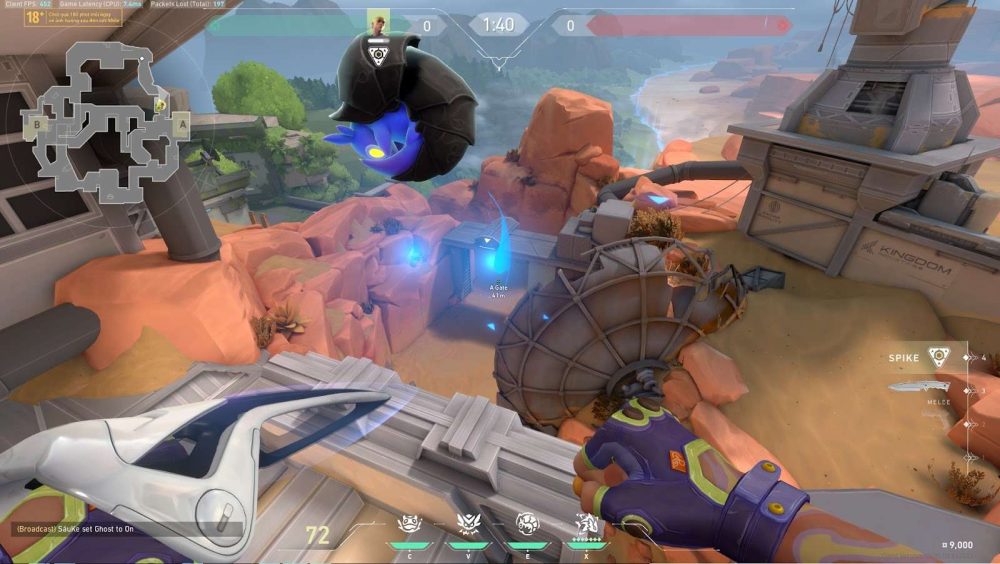Select the player agent portrait at top
Screen dimensions: 1000x564
(379, 22)
